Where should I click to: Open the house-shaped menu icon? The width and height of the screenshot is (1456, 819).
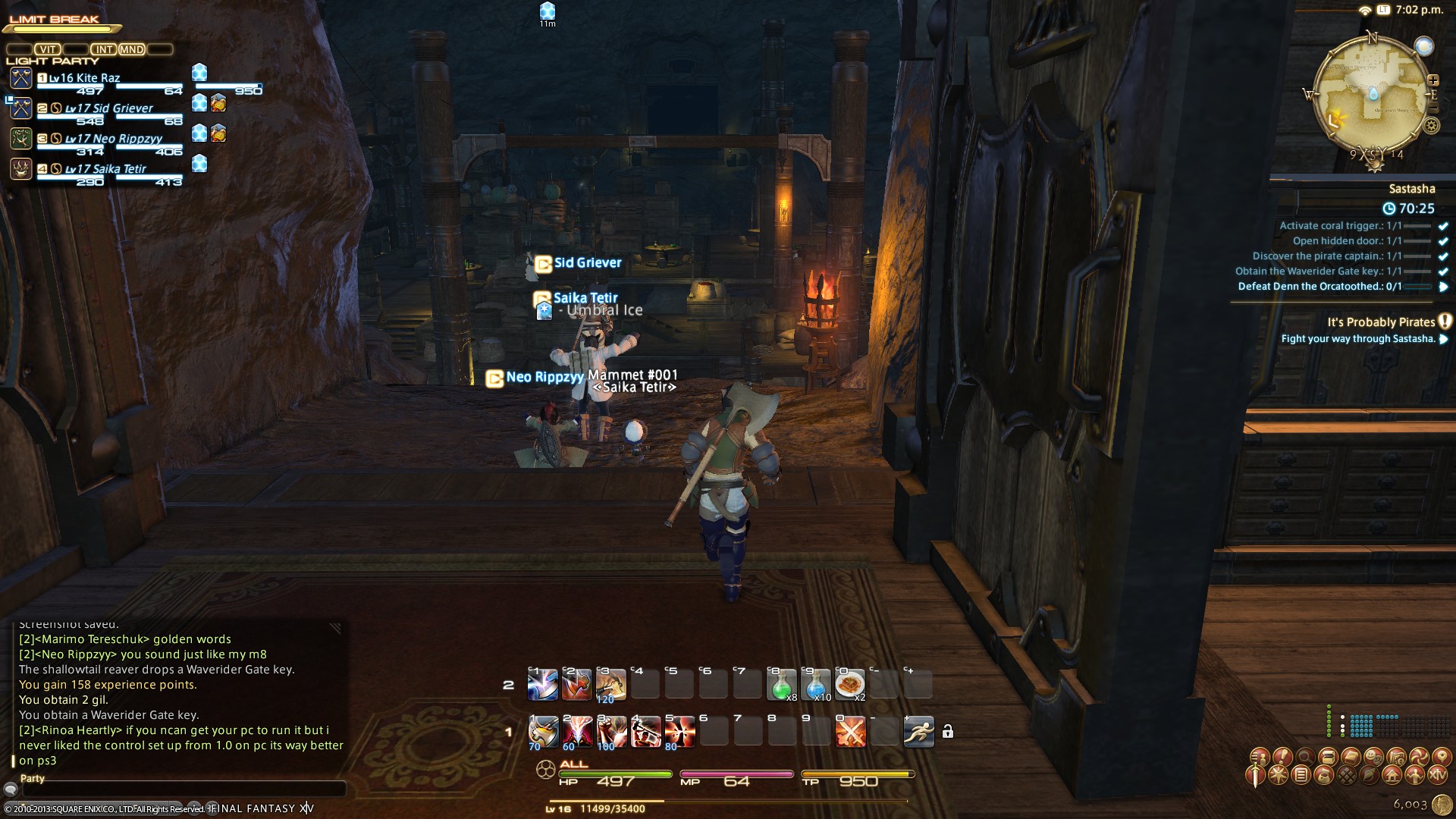tap(1392, 776)
